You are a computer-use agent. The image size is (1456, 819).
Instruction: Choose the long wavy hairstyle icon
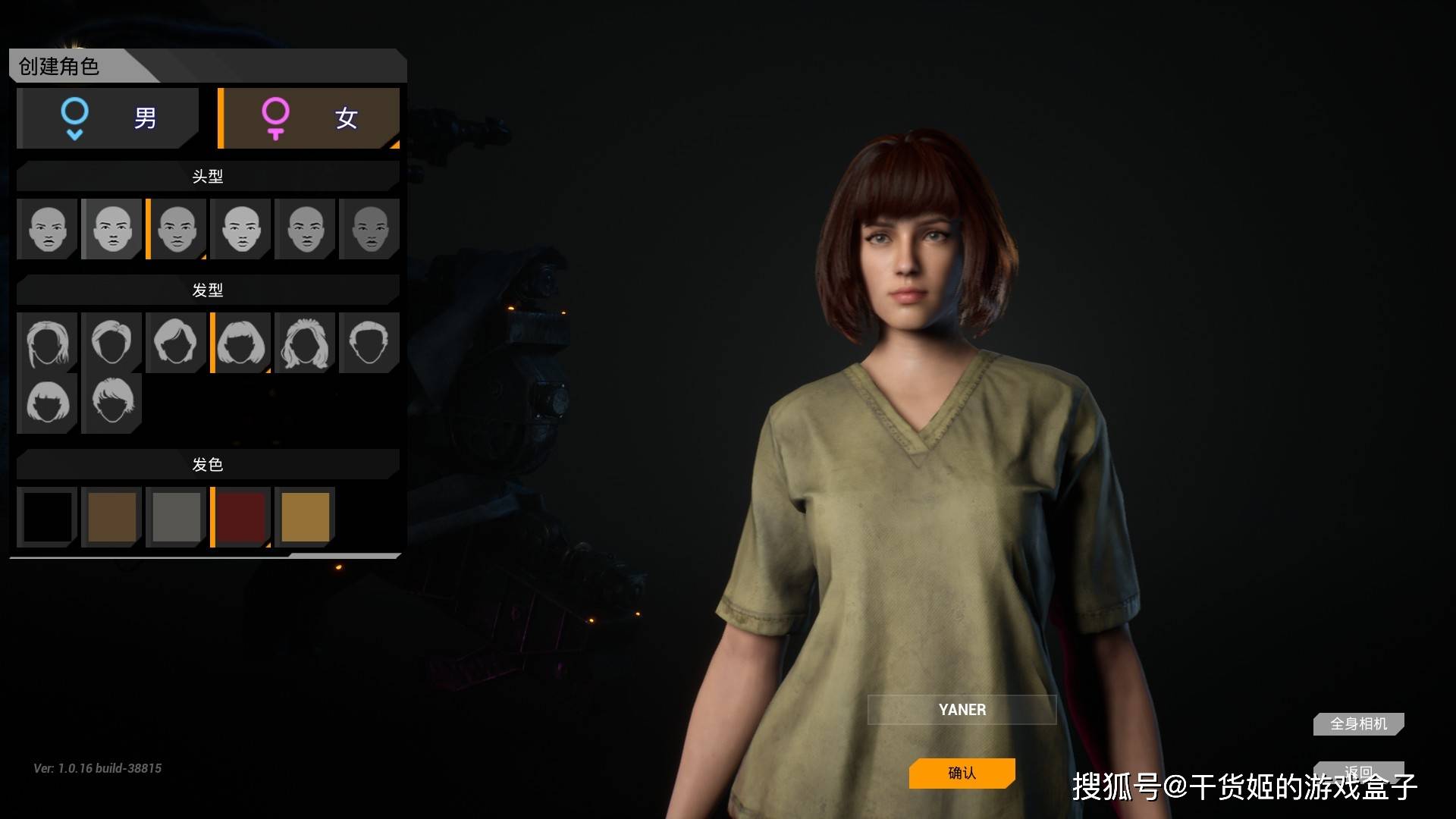[x=305, y=343]
